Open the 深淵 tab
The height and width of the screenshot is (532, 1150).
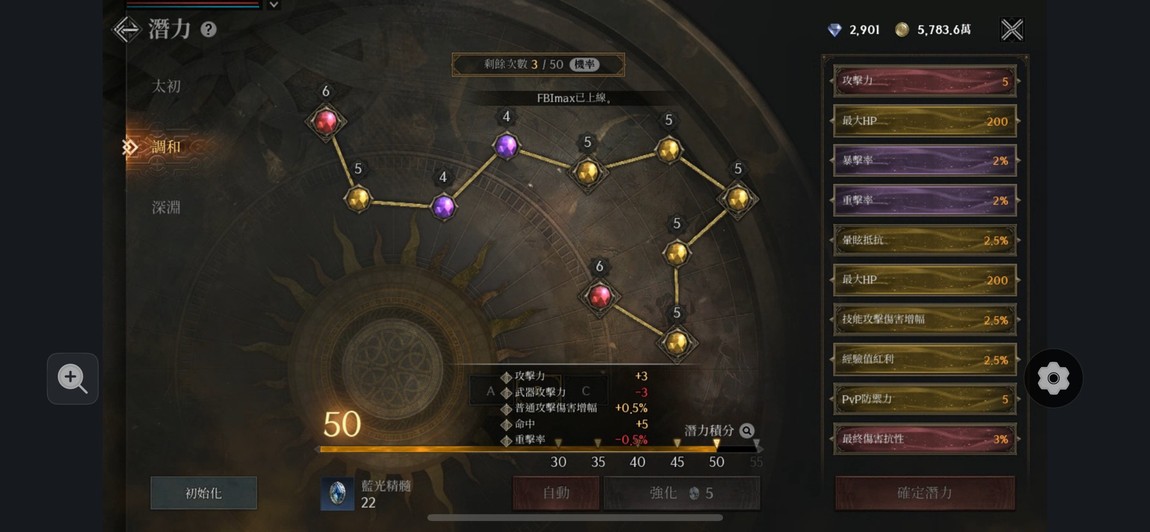coord(166,207)
